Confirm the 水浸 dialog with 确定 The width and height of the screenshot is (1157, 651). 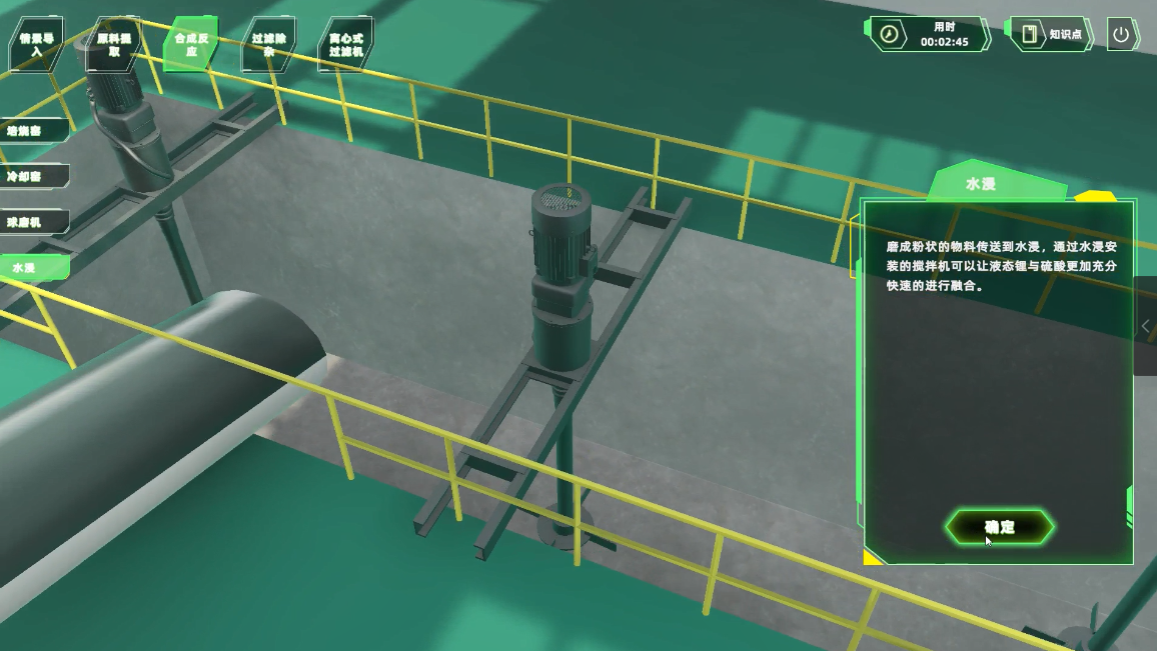[999, 527]
